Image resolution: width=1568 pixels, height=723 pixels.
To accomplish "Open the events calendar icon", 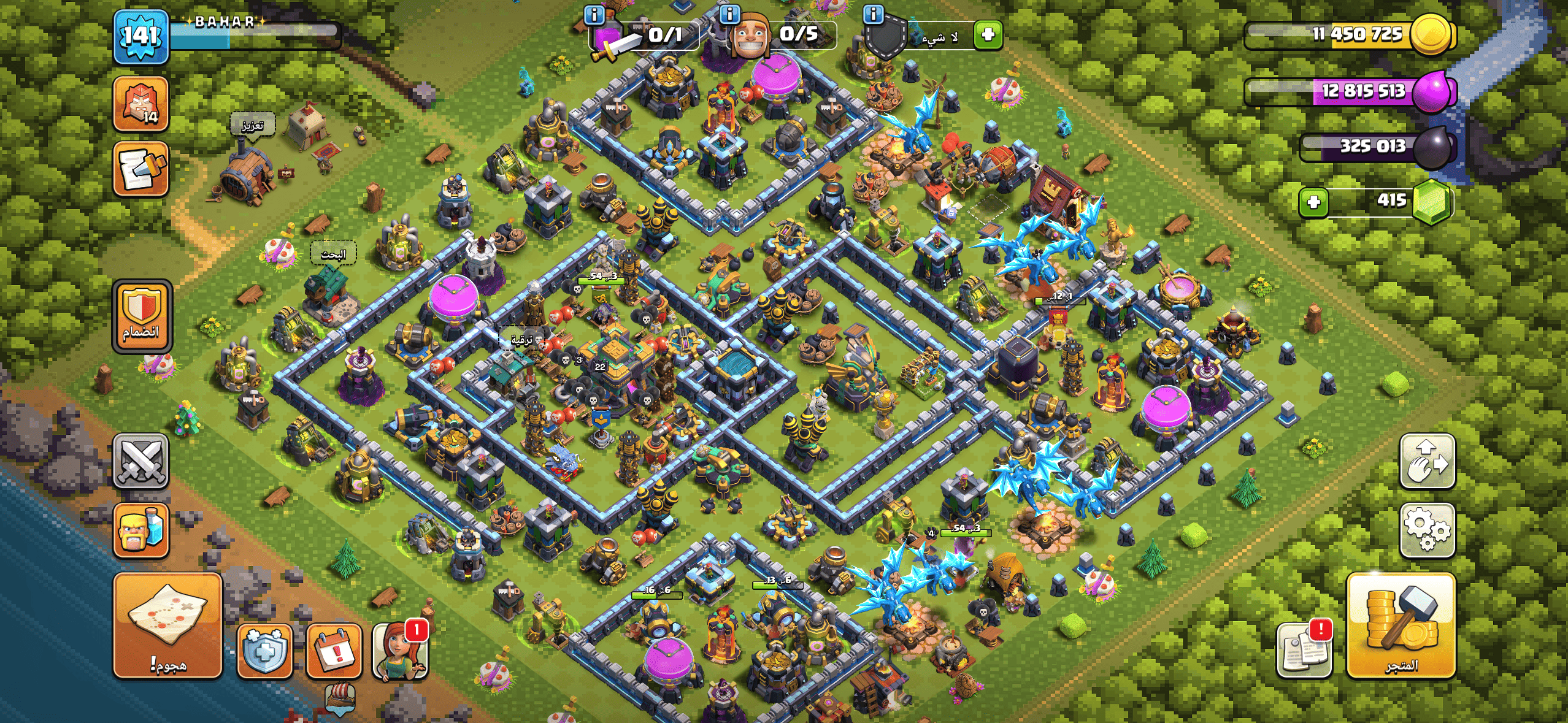I will [x=334, y=651].
